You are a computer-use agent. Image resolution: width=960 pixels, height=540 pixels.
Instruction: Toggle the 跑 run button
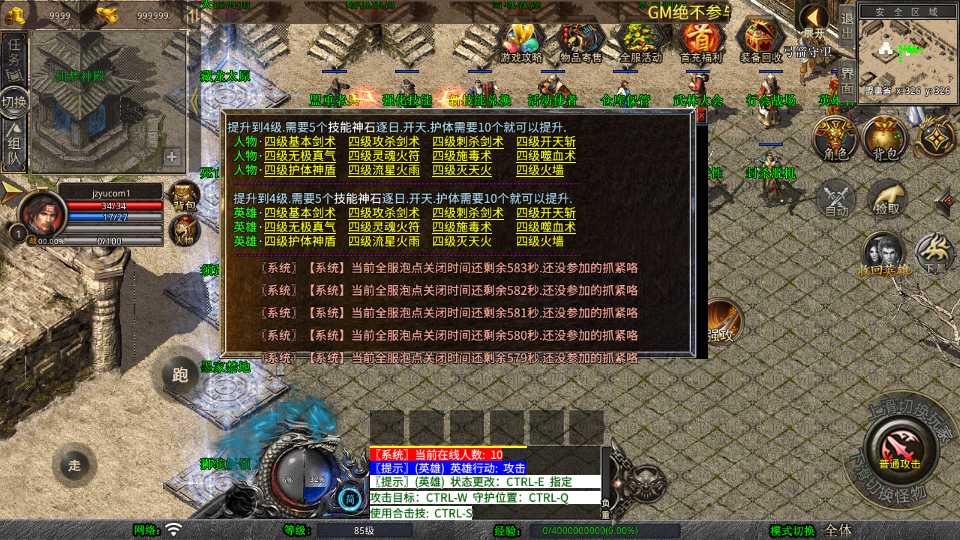[180, 375]
